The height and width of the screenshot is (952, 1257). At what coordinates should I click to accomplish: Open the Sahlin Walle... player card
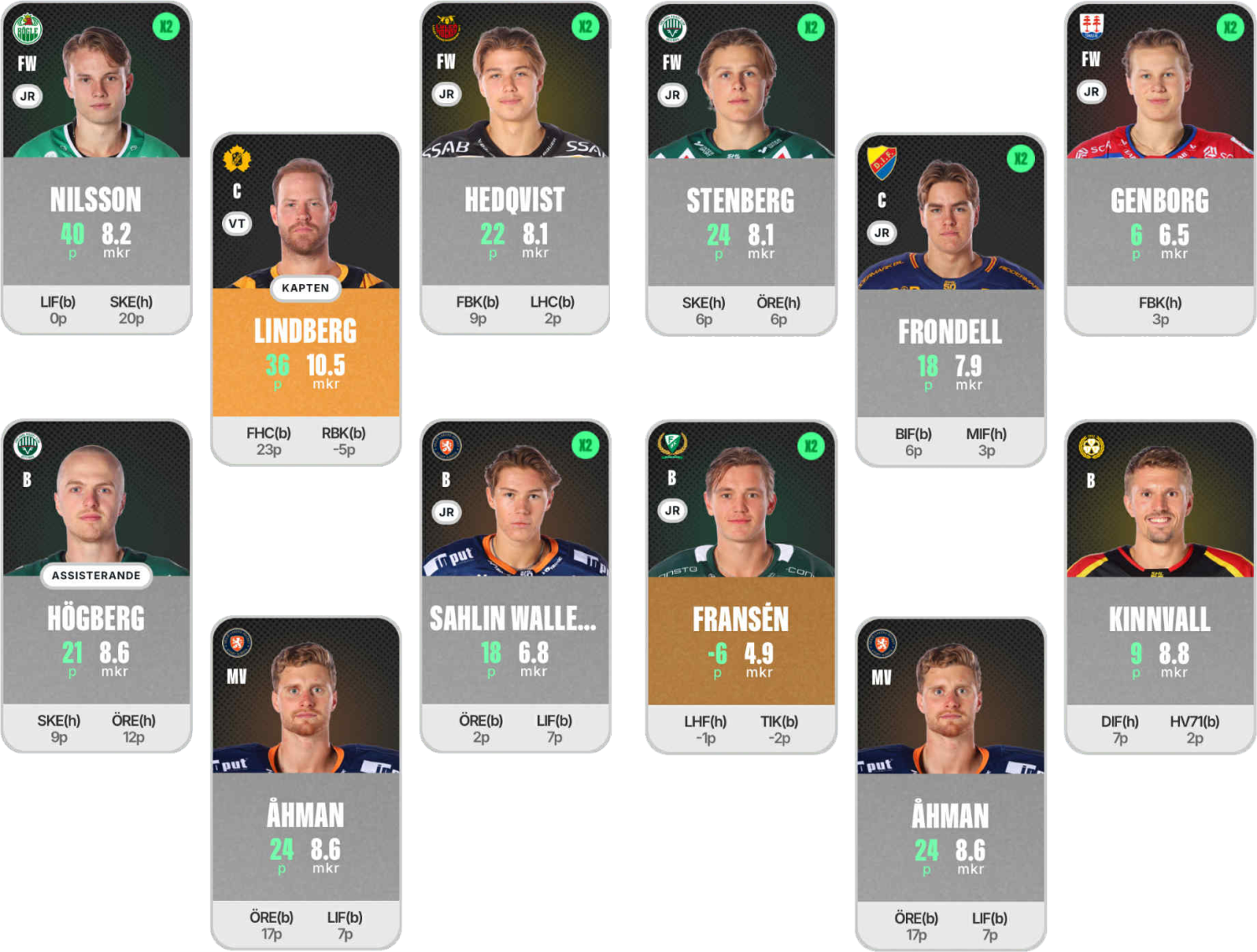(x=515, y=587)
